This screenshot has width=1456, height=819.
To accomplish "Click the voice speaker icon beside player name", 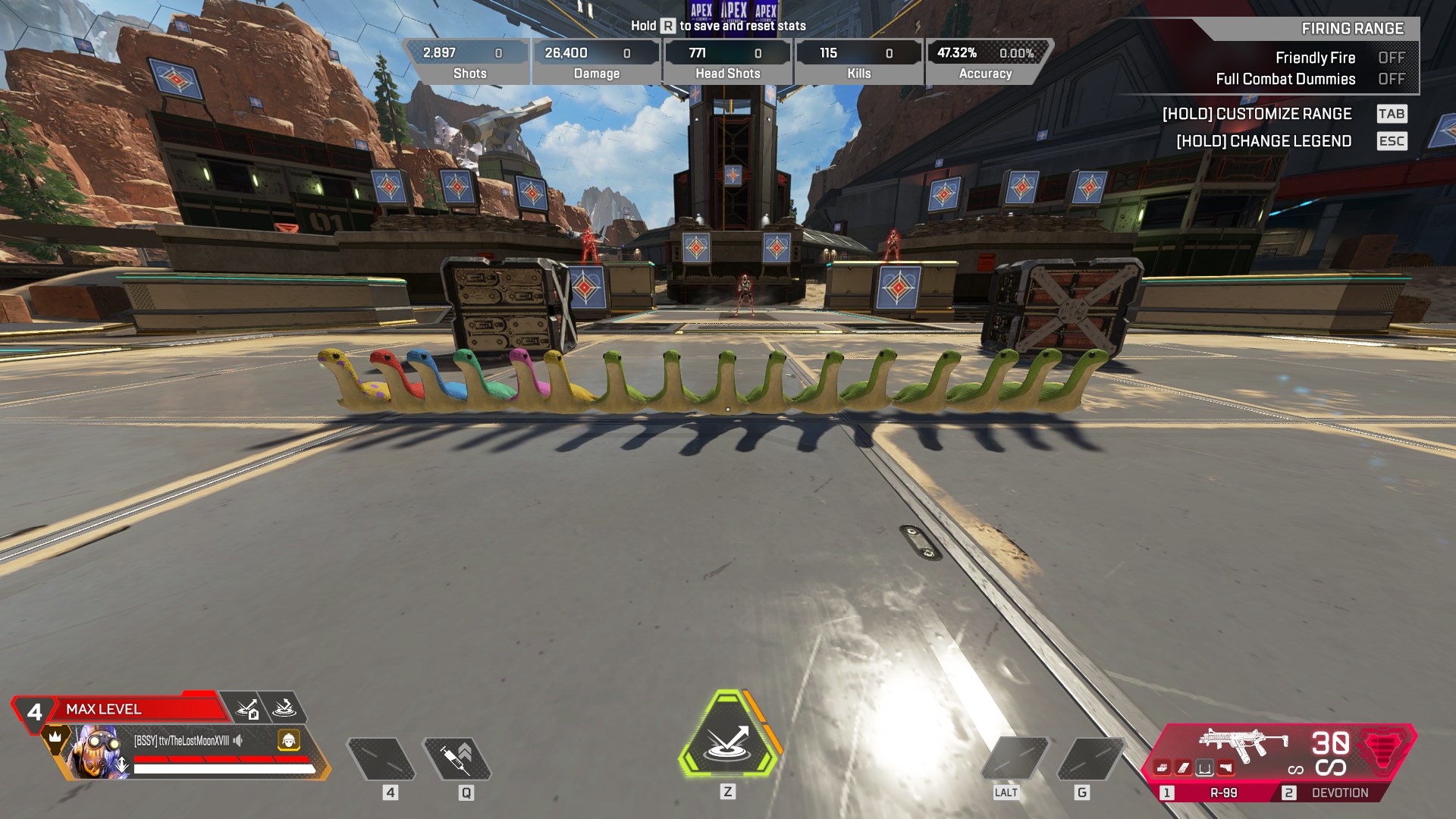I will click(x=238, y=740).
